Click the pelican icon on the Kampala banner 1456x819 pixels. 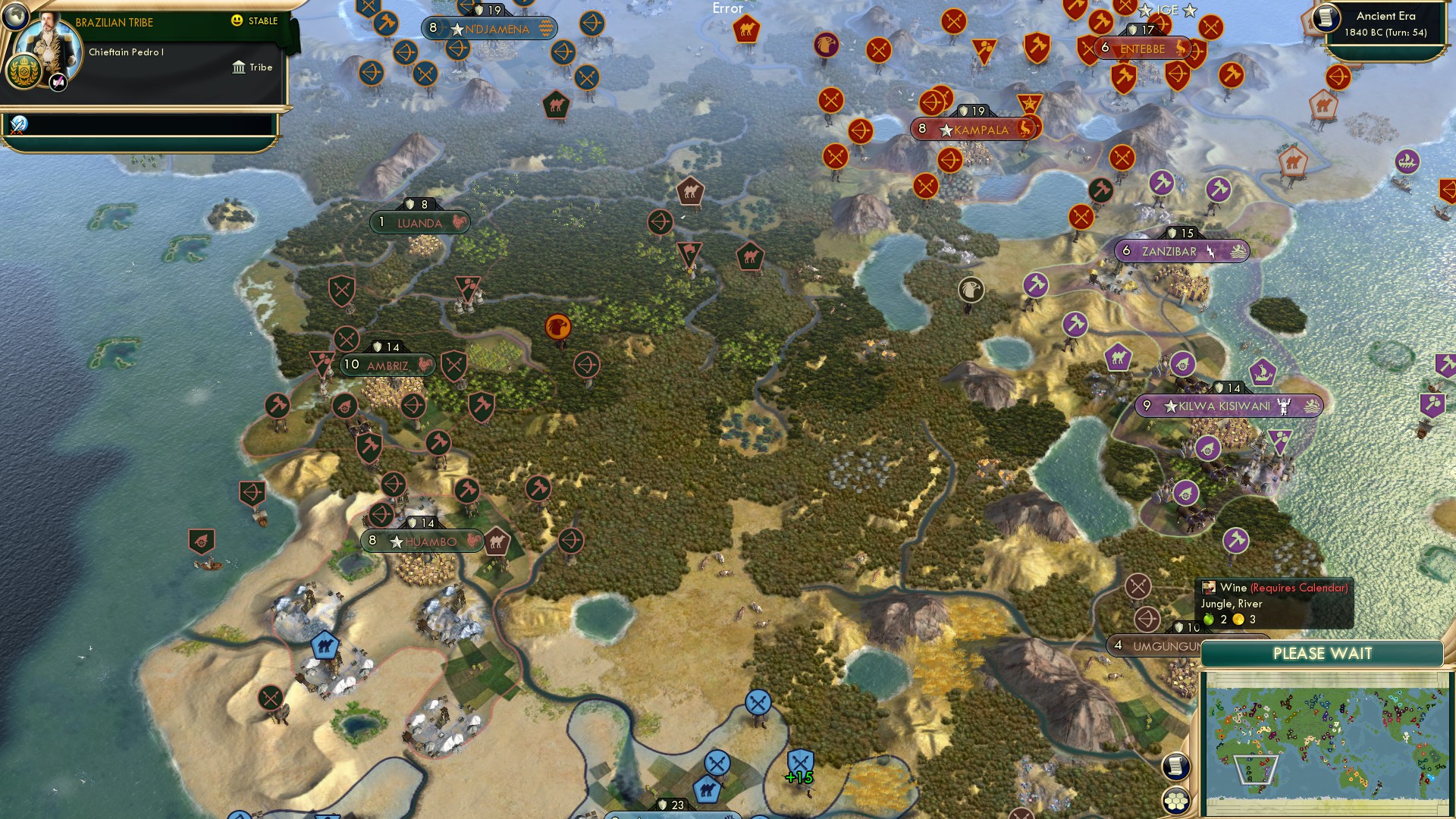pyautogui.click(x=1025, y=127)
